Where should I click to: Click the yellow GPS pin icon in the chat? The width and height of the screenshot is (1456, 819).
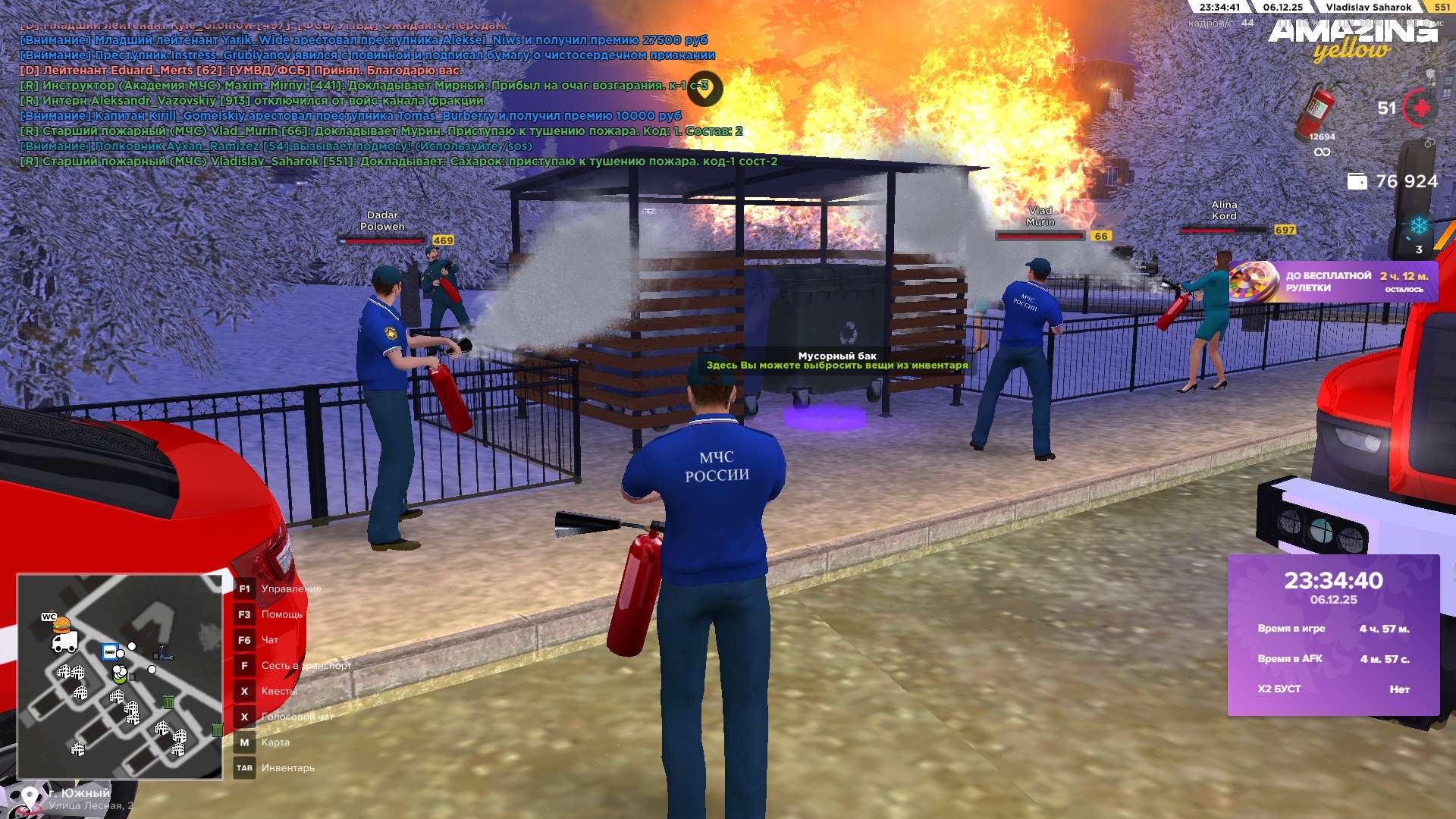point(704,89)
